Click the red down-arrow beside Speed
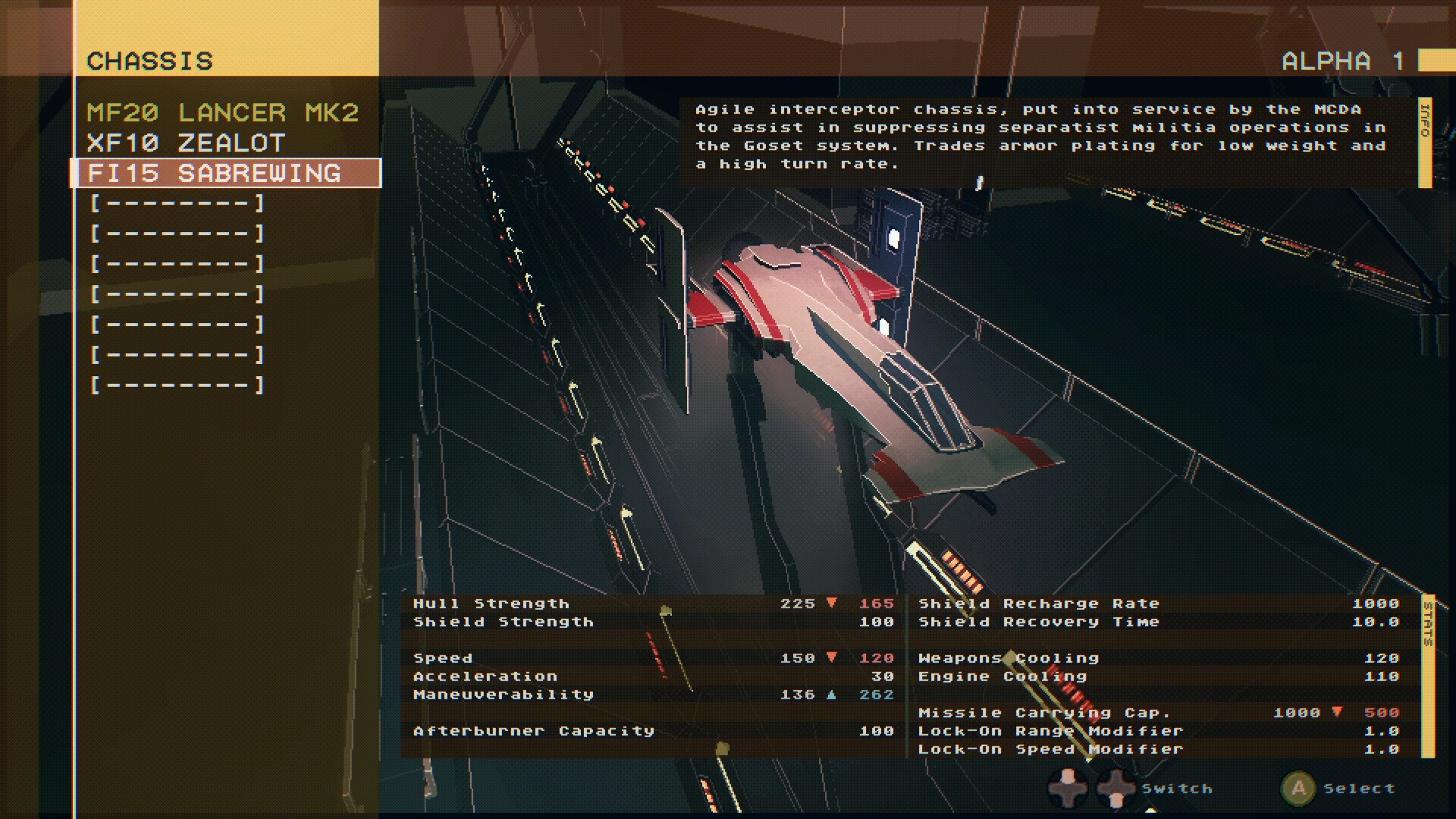This screenshot has height=819, width=1456. coord(832,658)
